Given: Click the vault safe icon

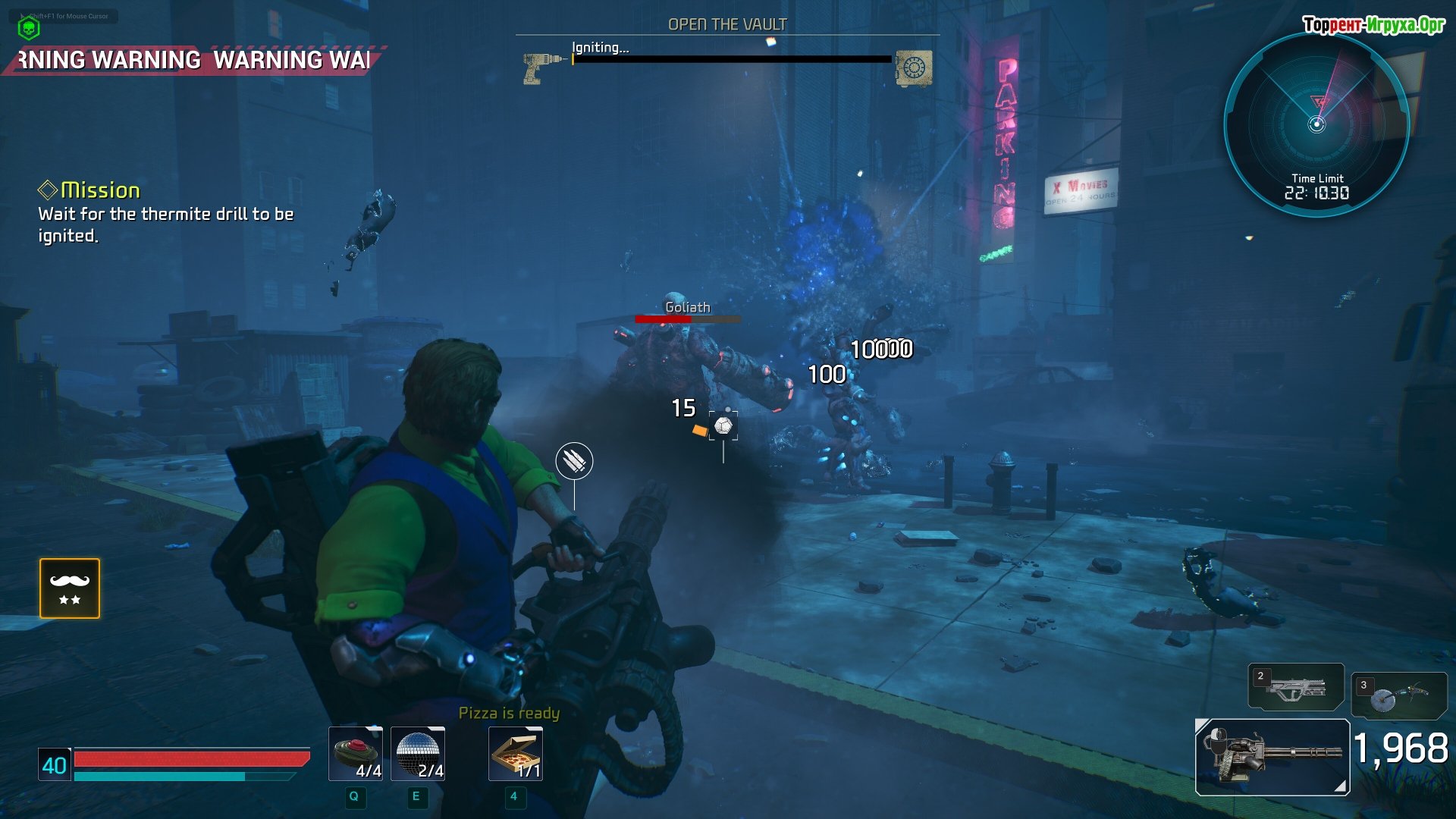Looking at the screenshot, I should point(914,68).
